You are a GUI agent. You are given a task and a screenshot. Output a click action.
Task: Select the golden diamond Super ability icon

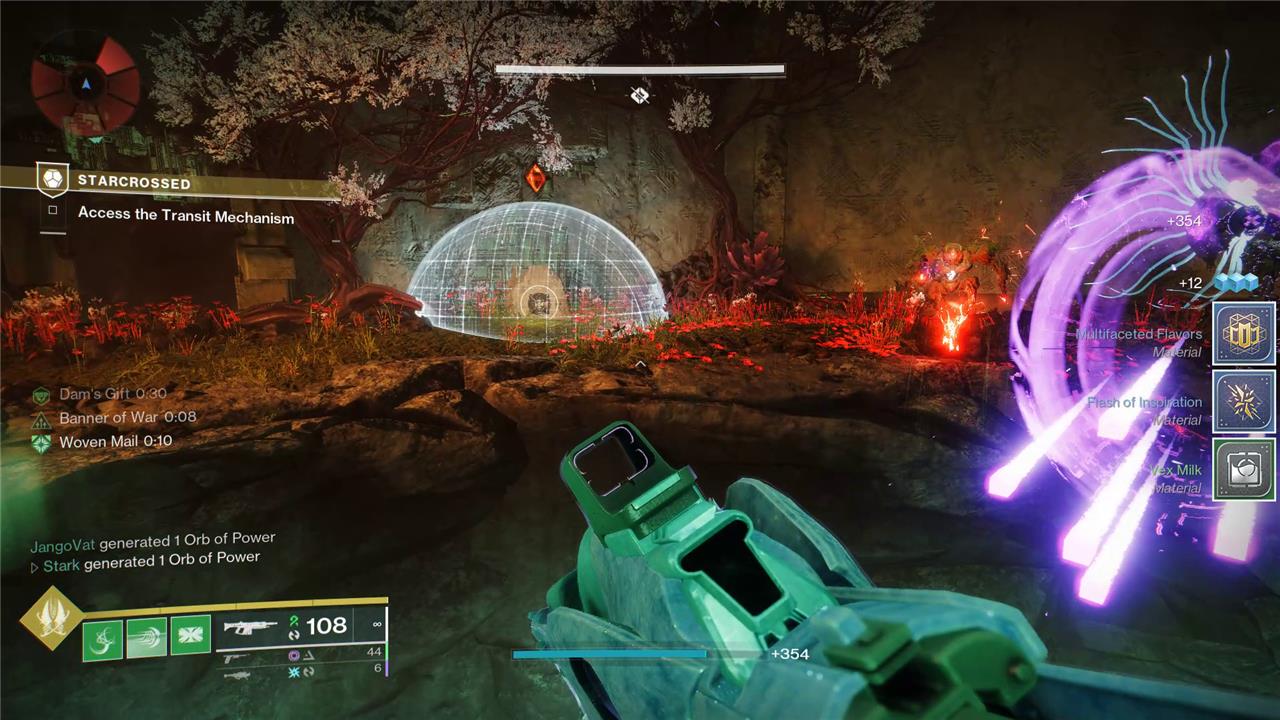pyautogui.click(x=49, y=618)
